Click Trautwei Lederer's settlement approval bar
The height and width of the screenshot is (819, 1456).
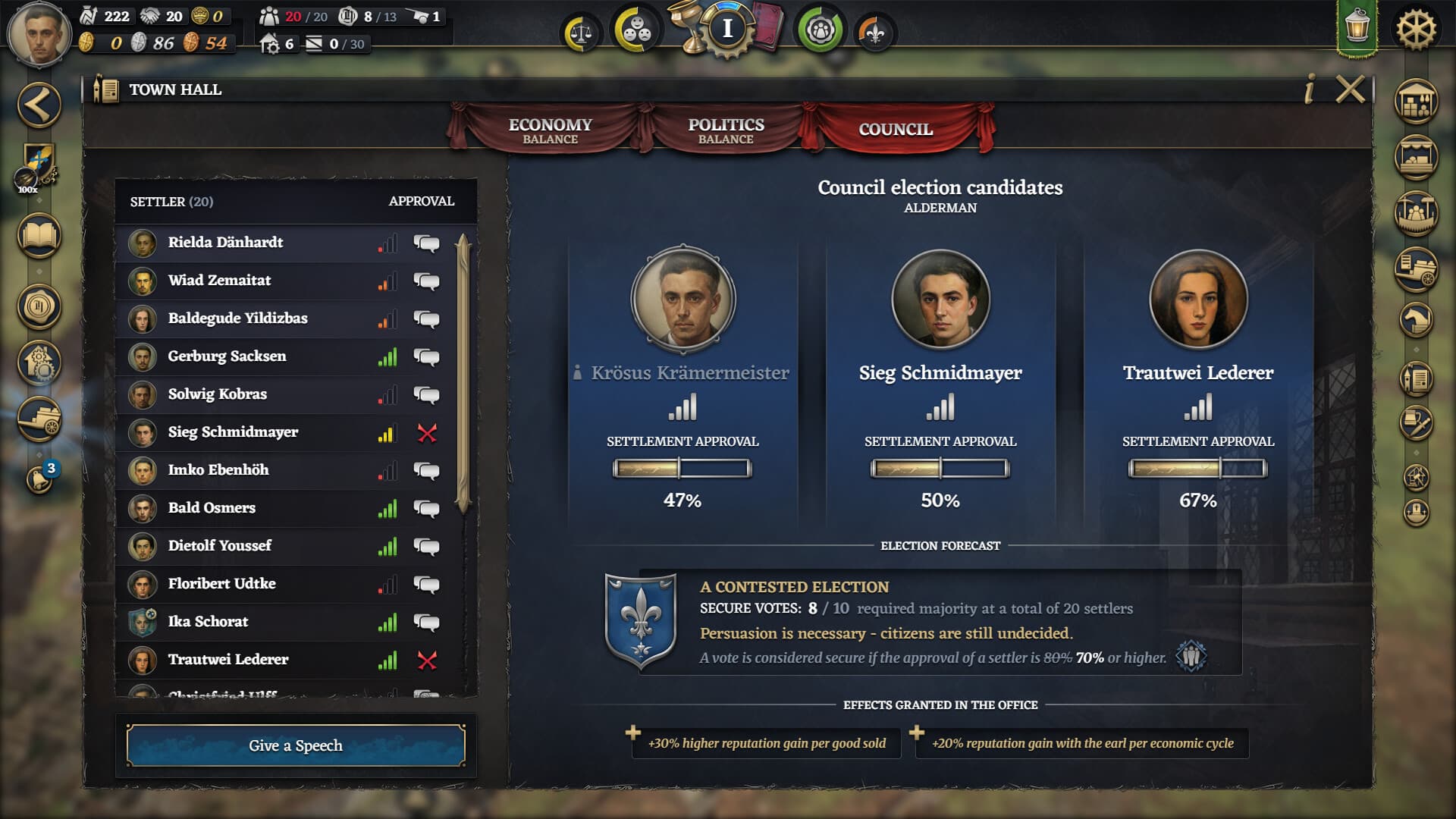(1198, 467)
